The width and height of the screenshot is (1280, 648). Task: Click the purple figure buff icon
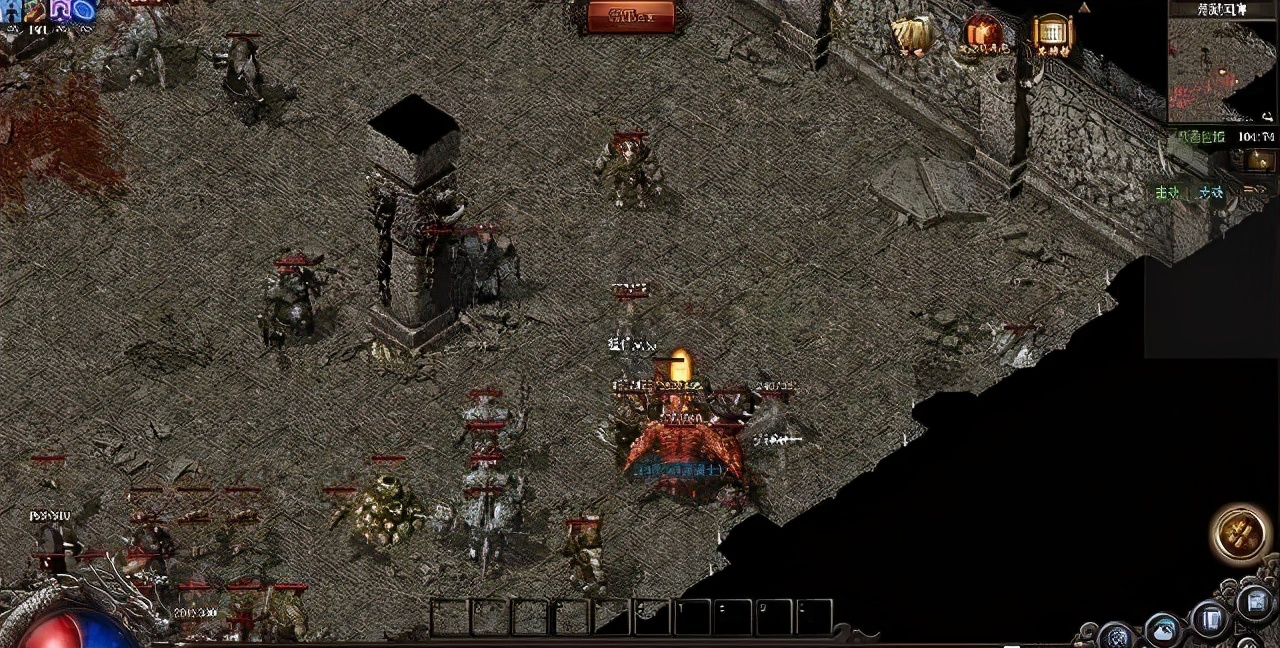click(60, 10)
